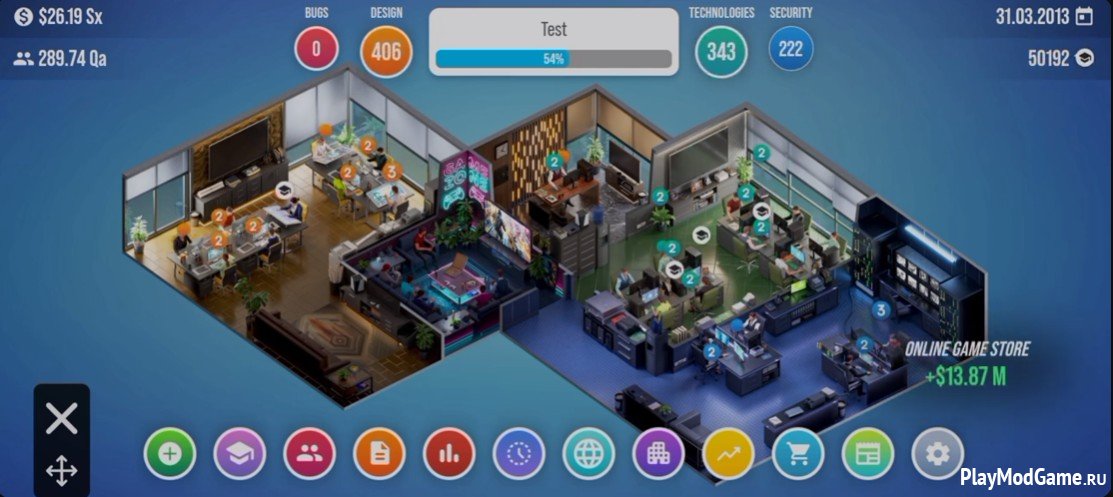Tap the green plus new project button
The width and height of the screenshot is (1113, 497).
pyautogui.click(x=170, y=454)
